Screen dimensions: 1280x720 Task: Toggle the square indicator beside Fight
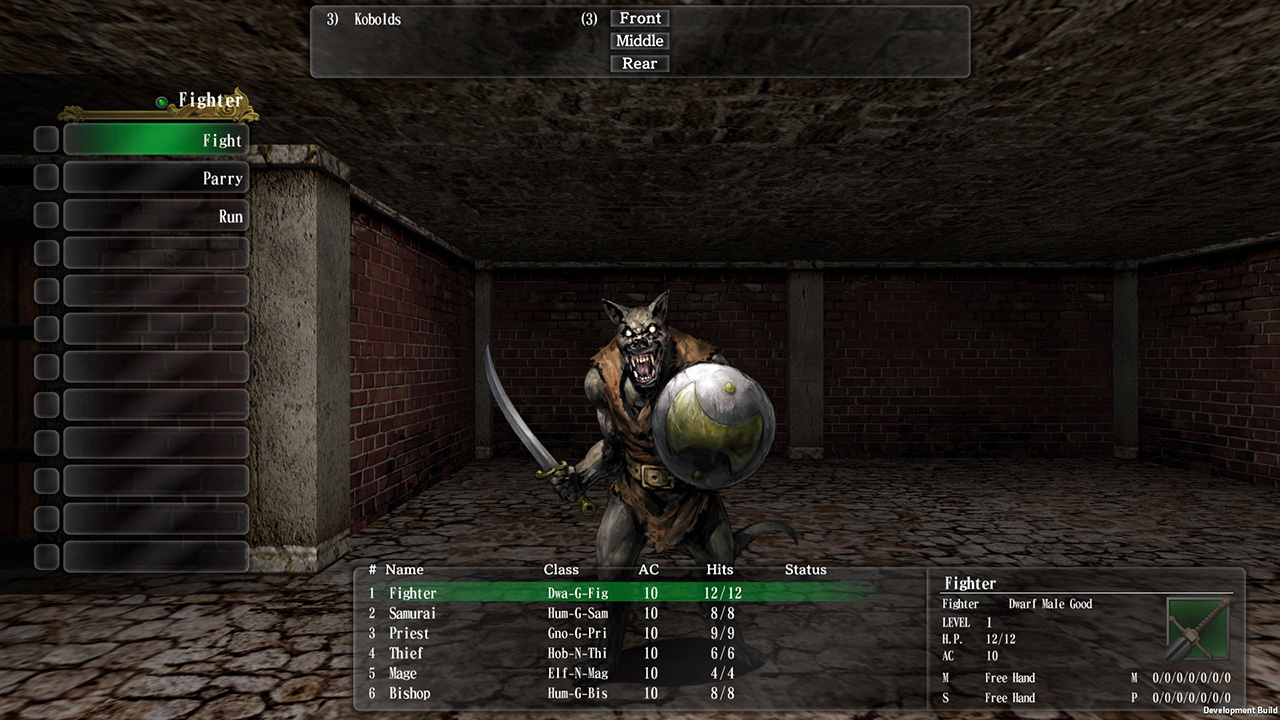click(x=45, y=139)
